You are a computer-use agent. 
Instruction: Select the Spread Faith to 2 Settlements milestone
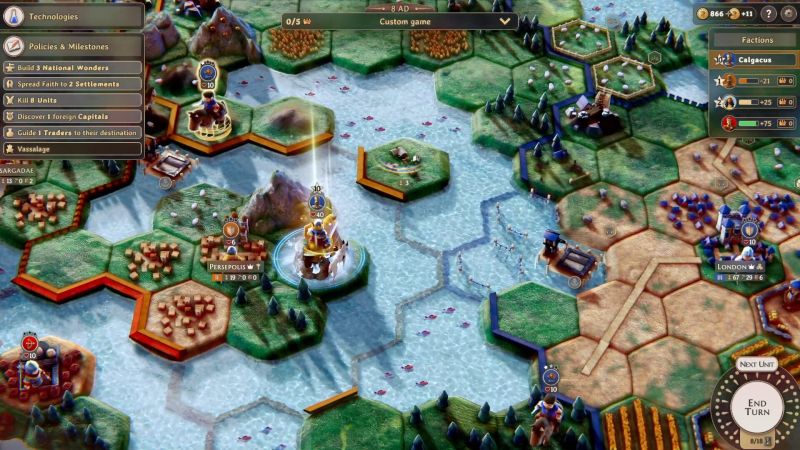72,83
